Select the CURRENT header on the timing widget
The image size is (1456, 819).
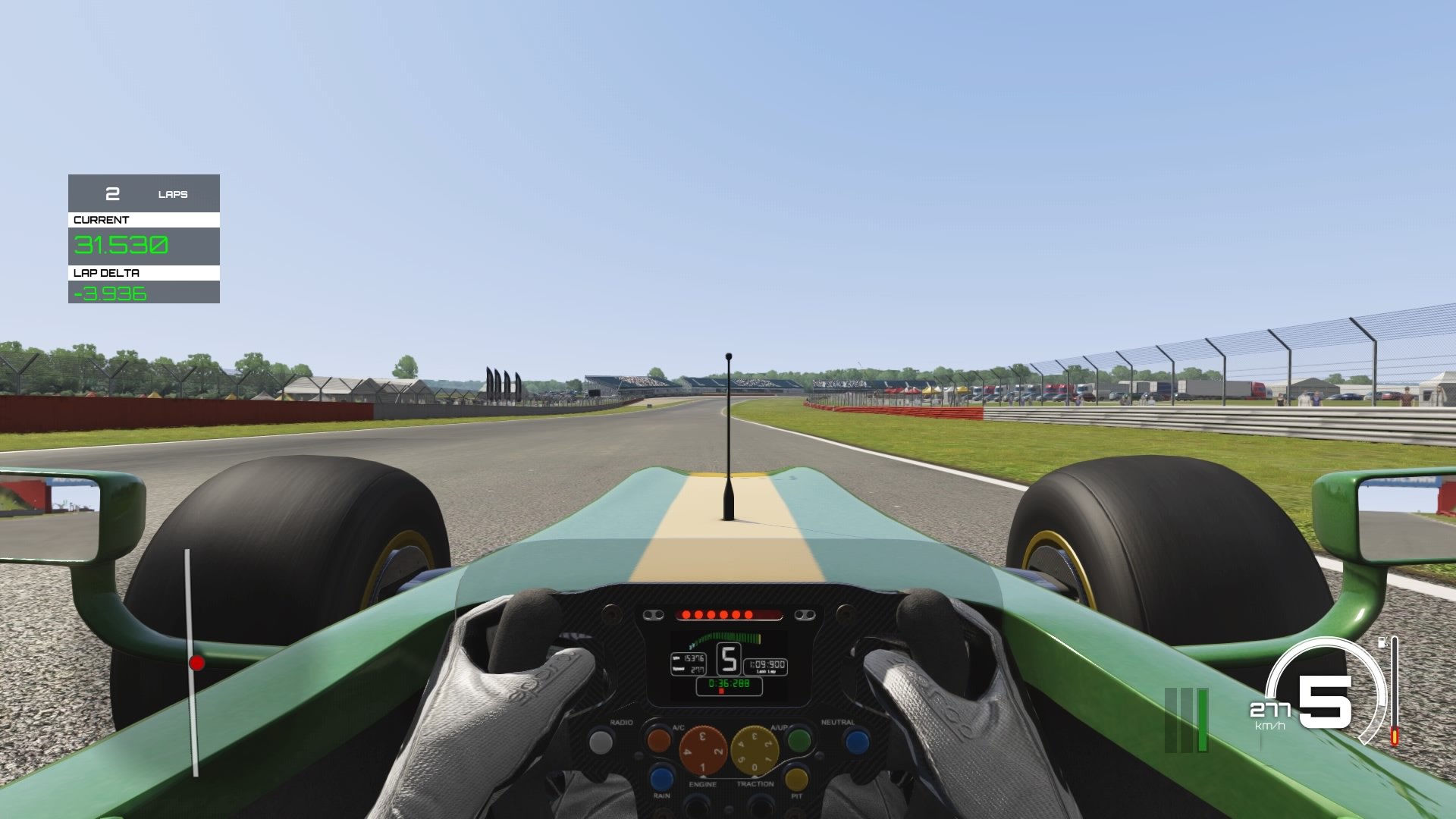point(102,218)
